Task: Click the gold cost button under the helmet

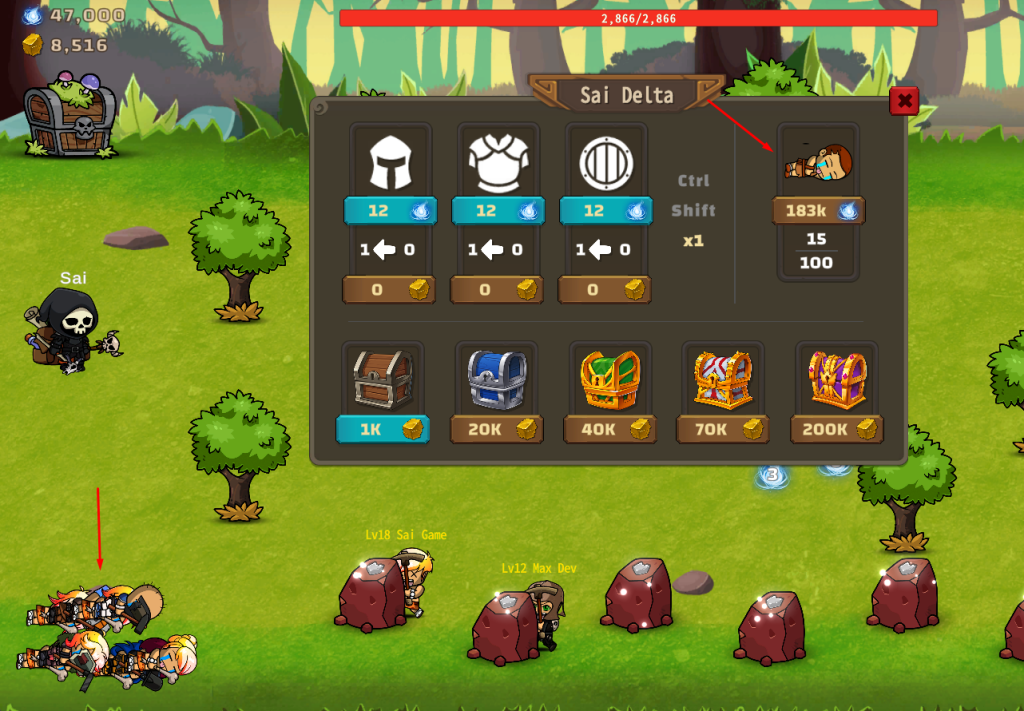Action: point(390,290)
